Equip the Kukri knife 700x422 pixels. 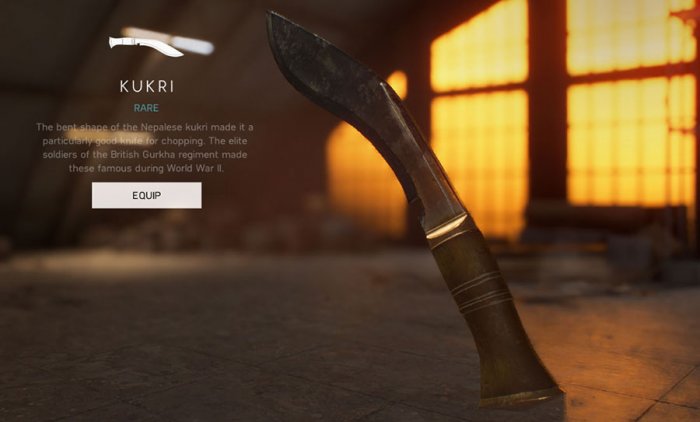click(146, 195)
